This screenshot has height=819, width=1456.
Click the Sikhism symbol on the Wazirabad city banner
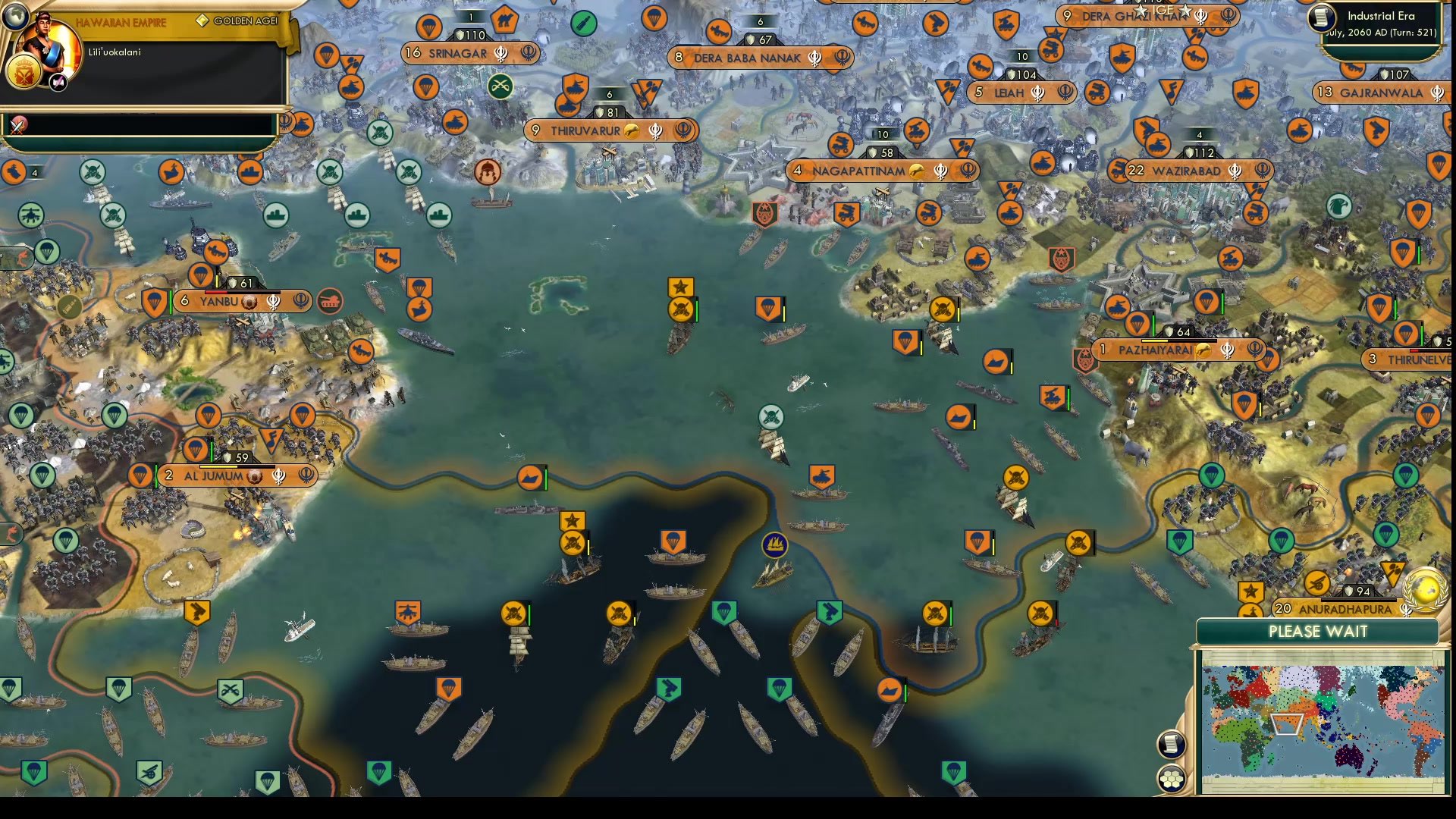pyautogui.click(x=1233, y=171)
